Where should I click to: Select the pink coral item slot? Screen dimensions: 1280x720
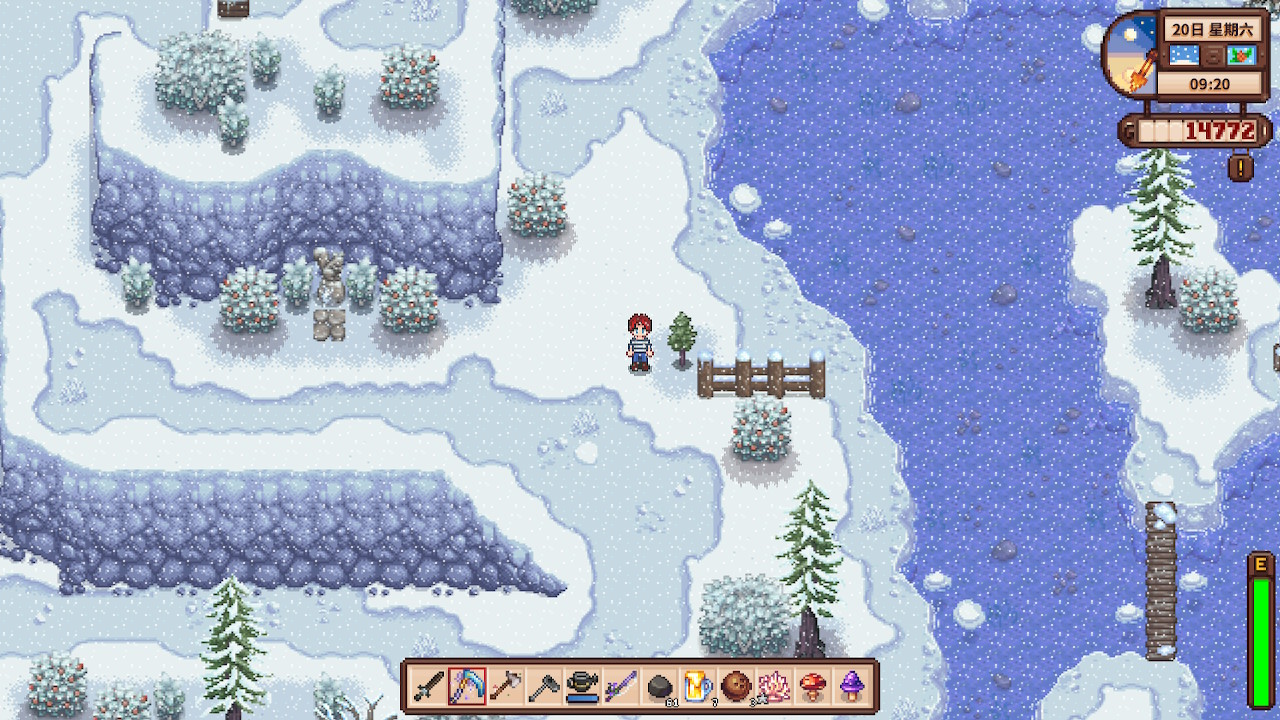coord(774,686)
